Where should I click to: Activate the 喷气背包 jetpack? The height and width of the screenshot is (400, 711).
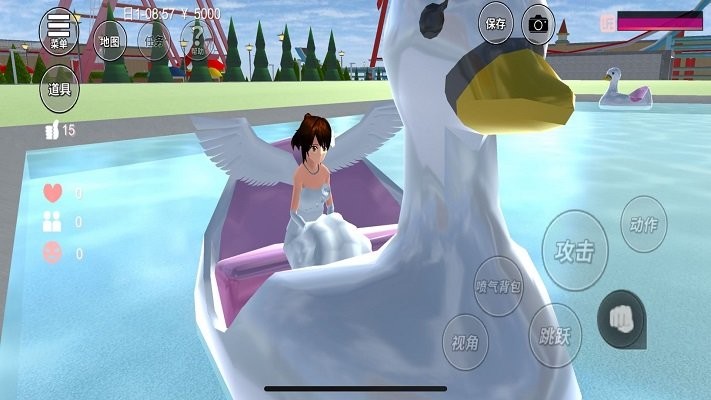[x=498, y=288]
